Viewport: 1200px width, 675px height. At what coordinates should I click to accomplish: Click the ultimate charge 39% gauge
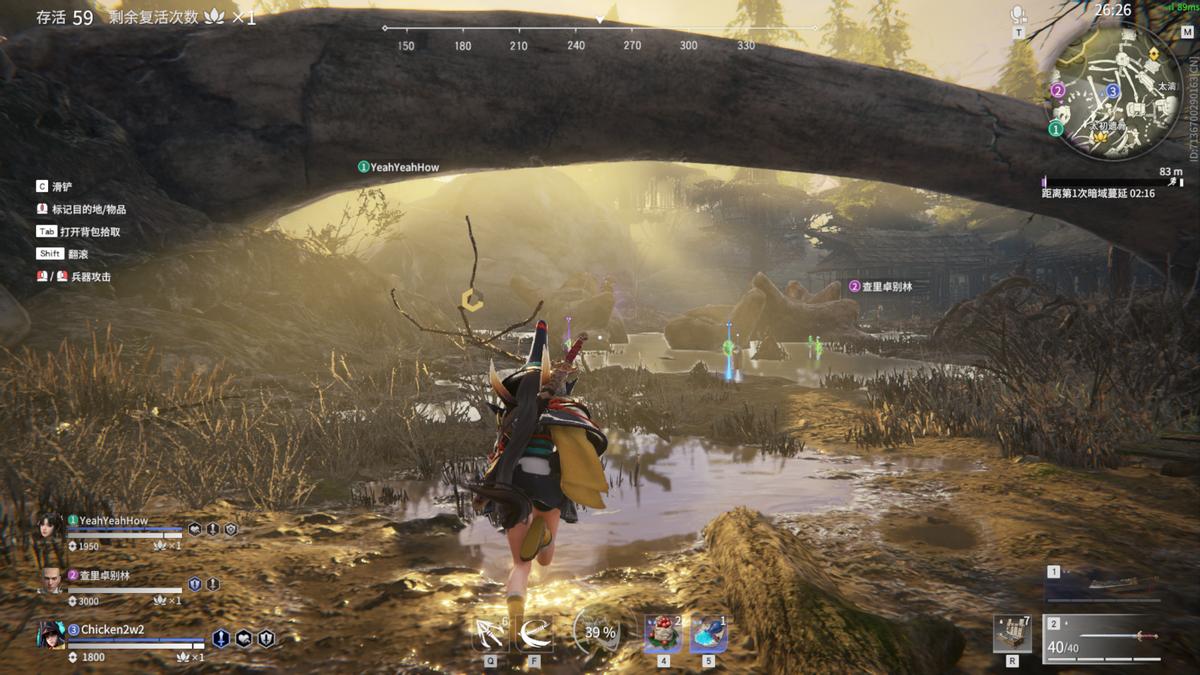click(600, 633)
